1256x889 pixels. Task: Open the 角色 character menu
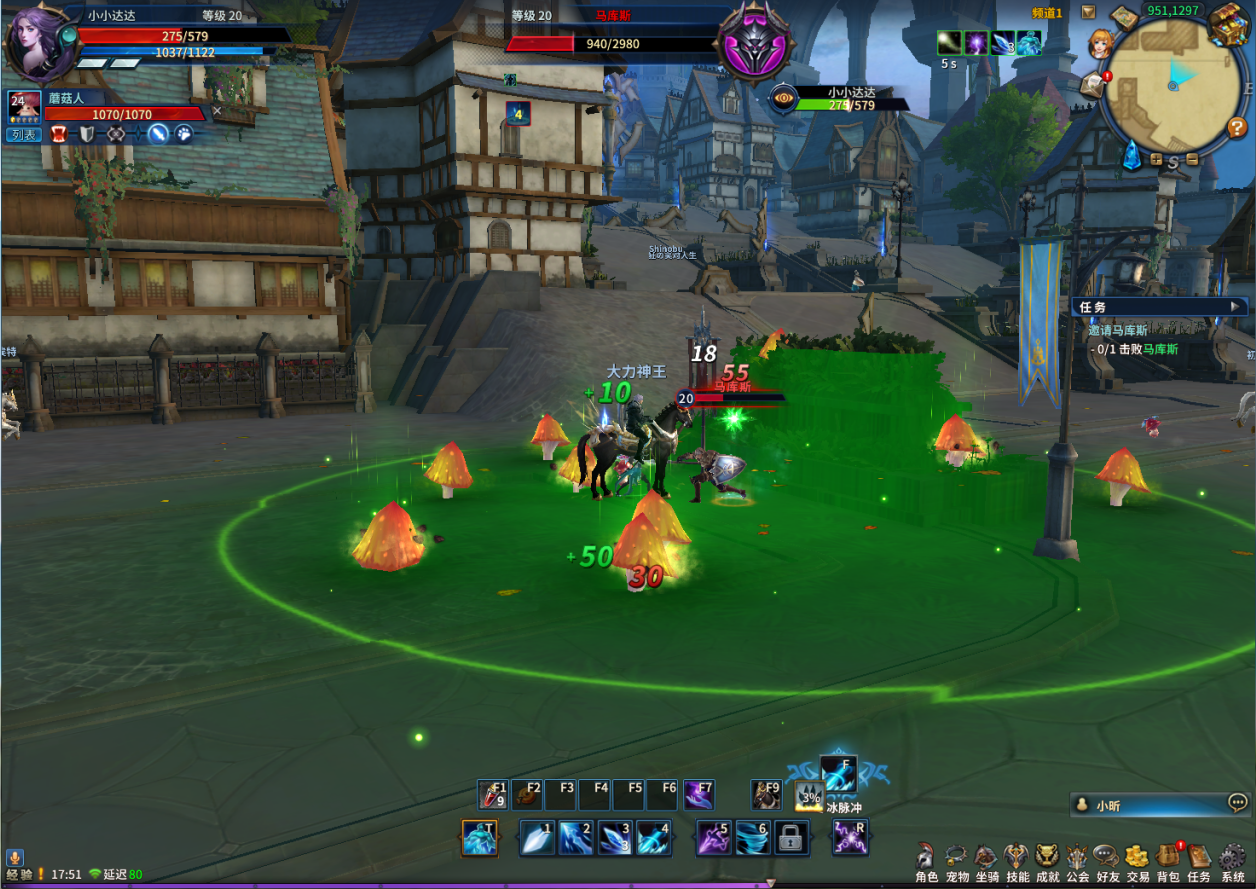click(x=927, y=857)
